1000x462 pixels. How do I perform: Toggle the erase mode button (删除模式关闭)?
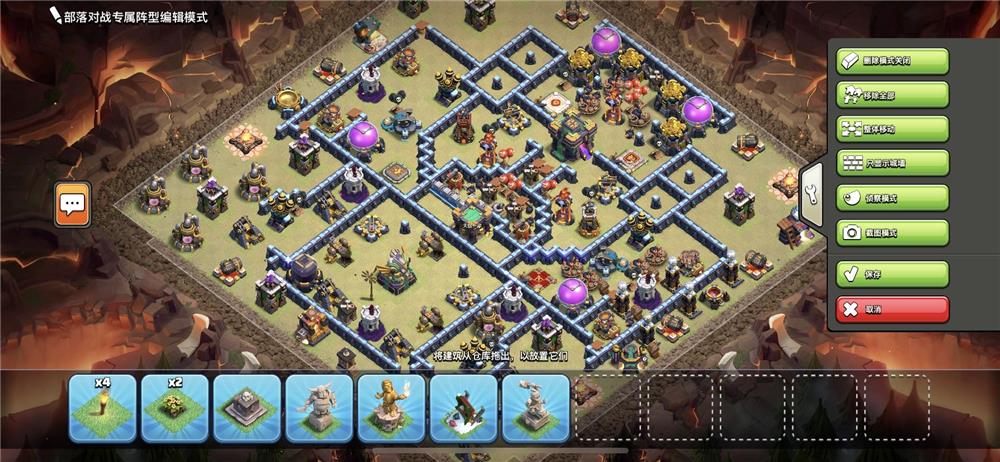click(892, 61)
